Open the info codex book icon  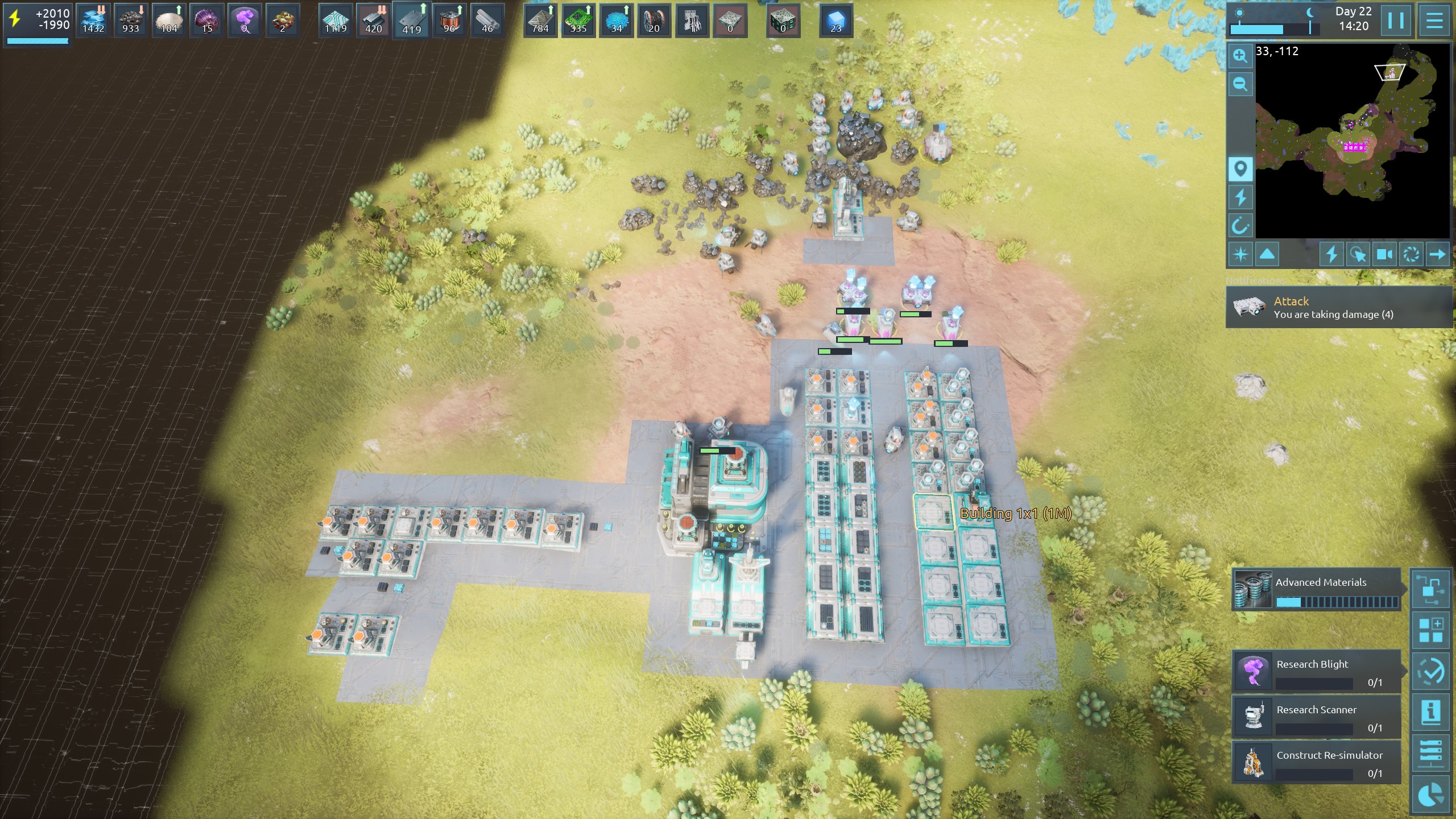[x=1431, y=713]
